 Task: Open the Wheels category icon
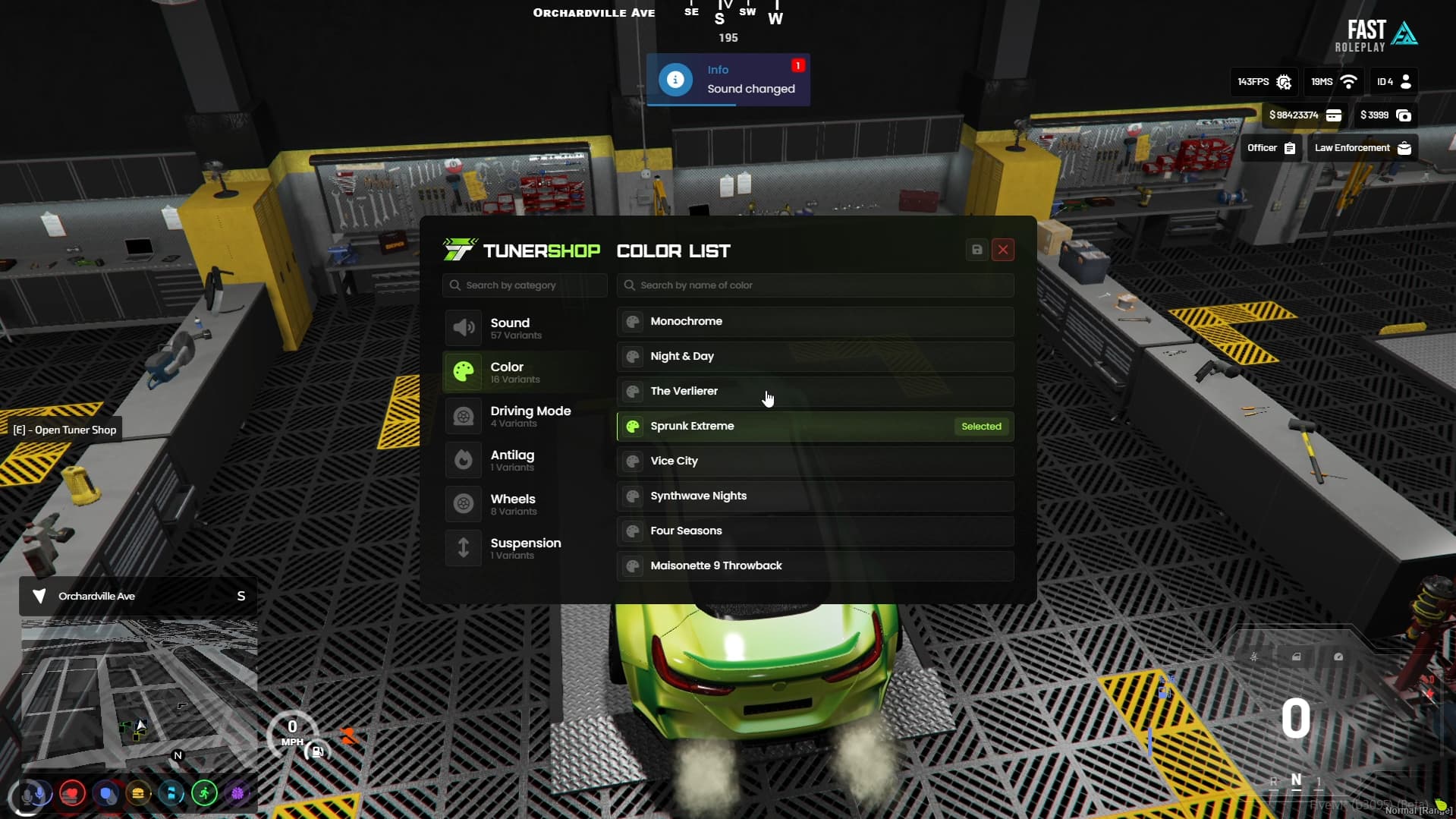pos(464,504)
